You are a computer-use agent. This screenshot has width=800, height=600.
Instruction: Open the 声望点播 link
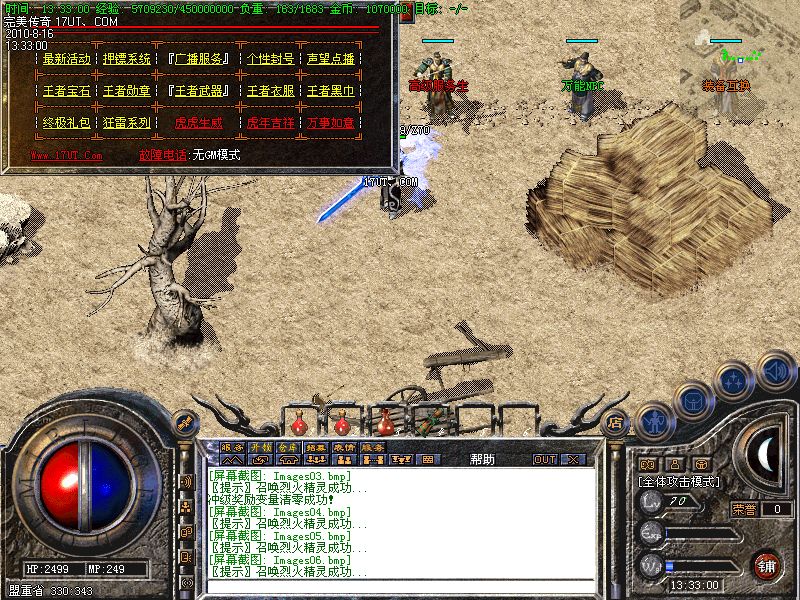tap(331, 59)
